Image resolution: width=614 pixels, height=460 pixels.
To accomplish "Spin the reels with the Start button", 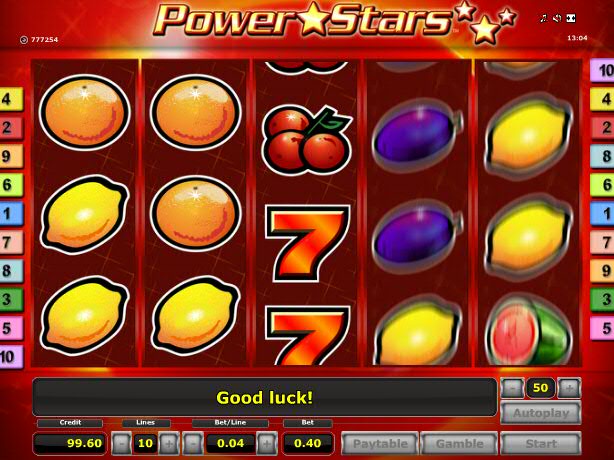I will (540, 443).
